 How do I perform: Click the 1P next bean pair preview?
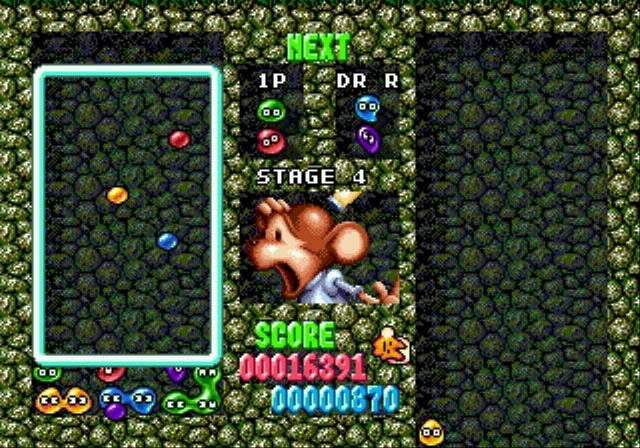270,124
